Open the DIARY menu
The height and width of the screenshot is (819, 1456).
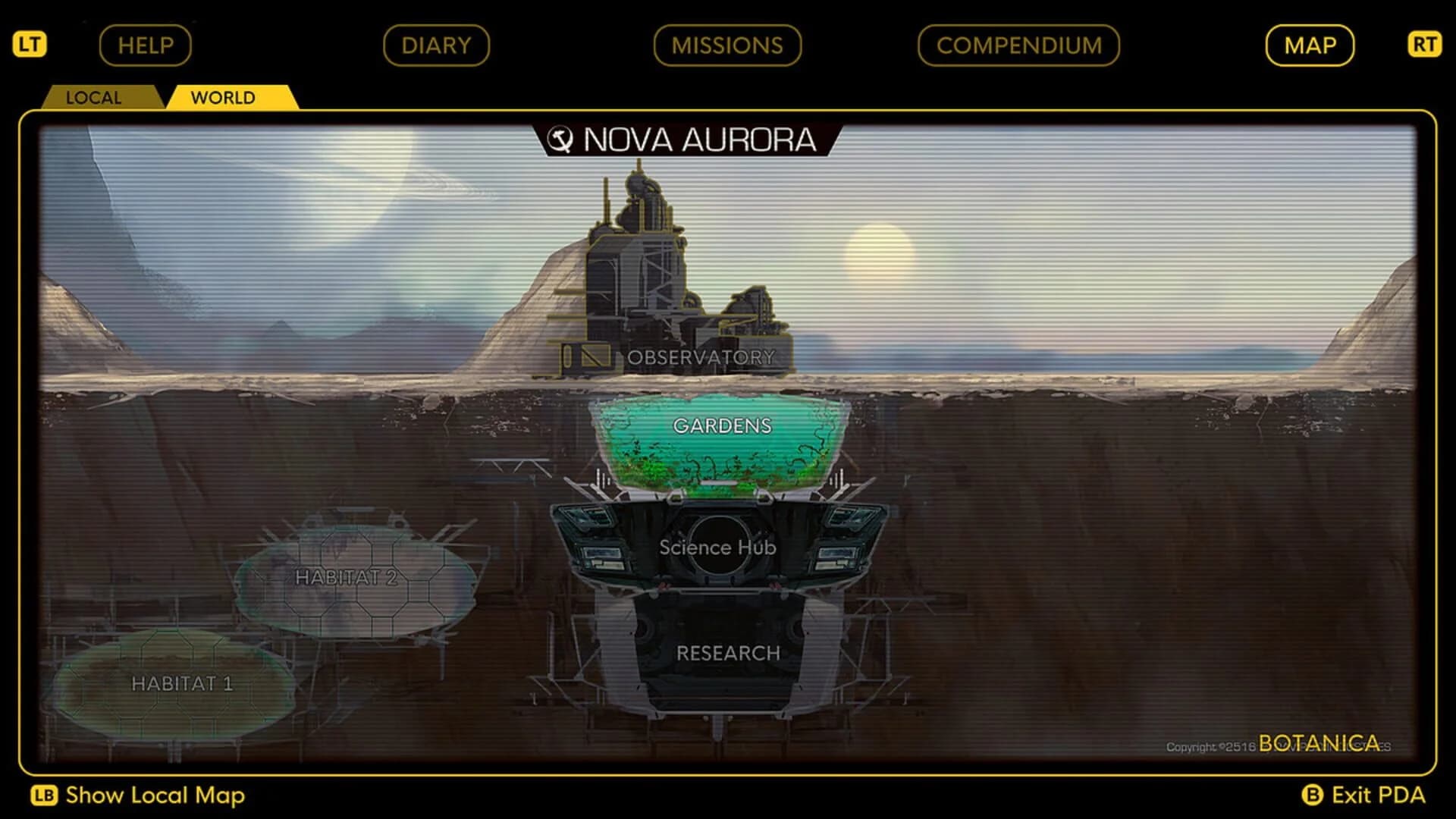click(x=437, y=45)
